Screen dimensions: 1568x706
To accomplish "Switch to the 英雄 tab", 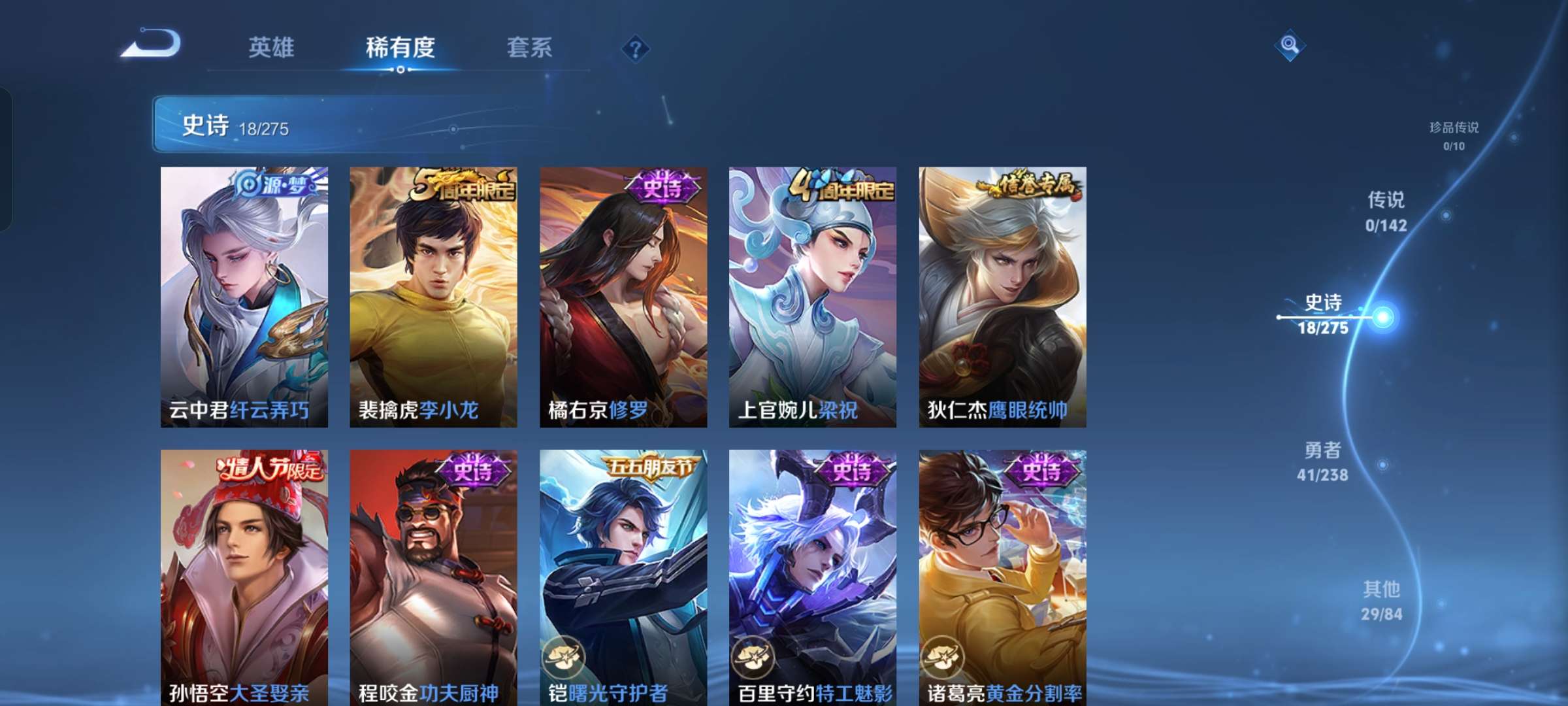I will (x=272, y=47).
